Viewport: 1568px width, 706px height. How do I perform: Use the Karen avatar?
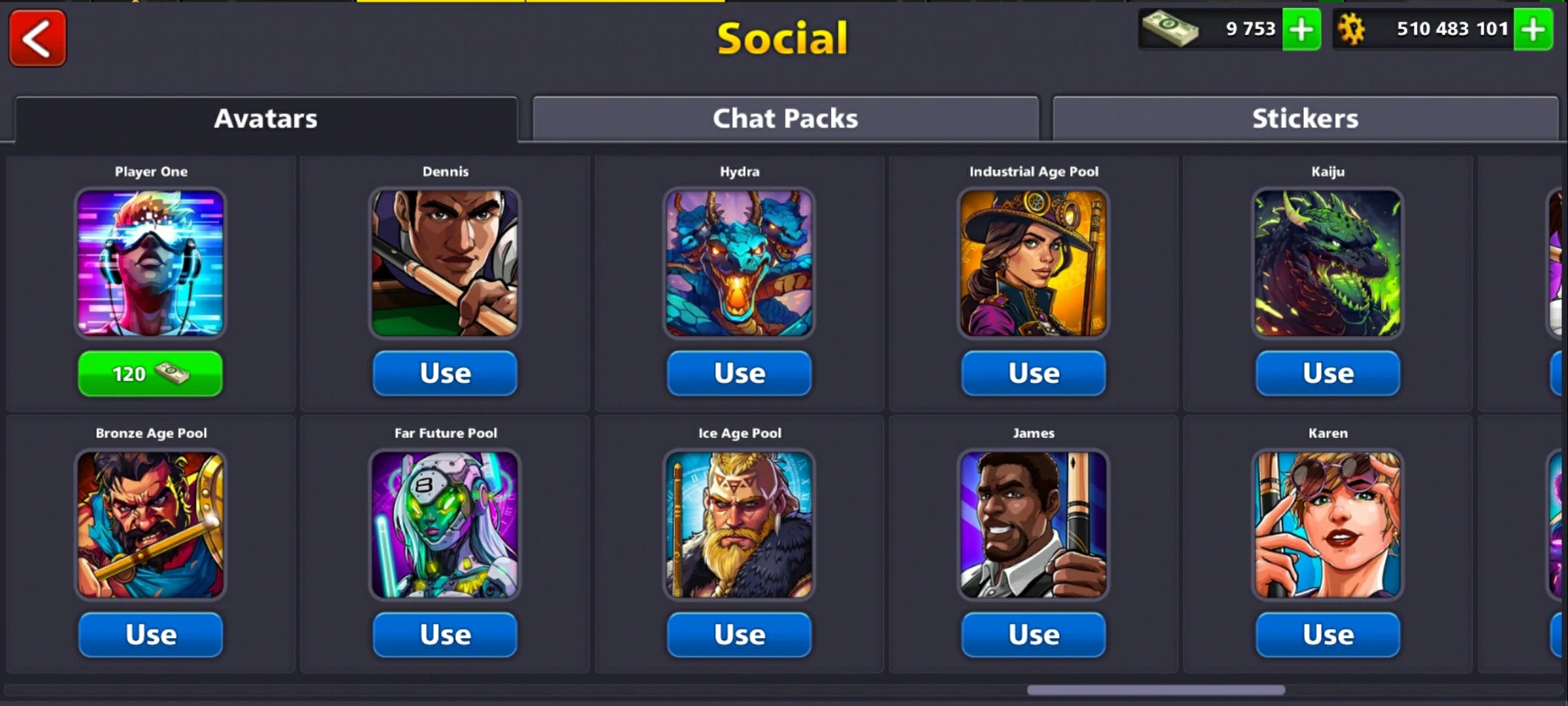point(1328,633)
